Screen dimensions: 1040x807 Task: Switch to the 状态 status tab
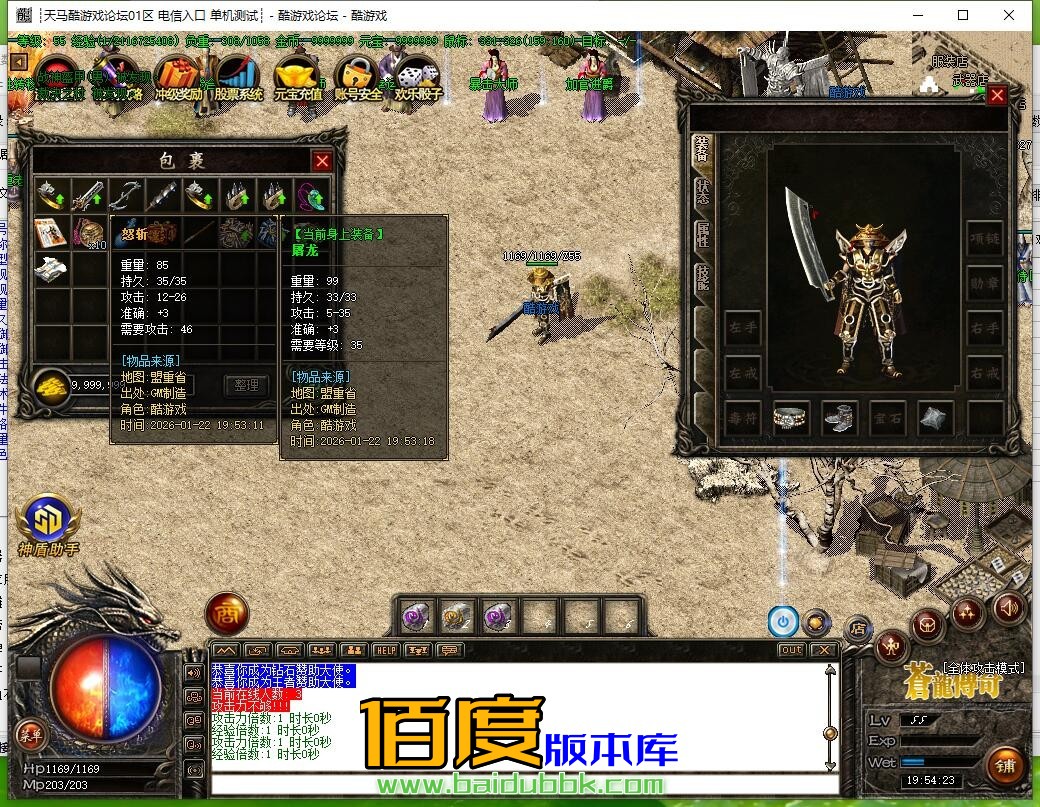[x=702, y=188]
